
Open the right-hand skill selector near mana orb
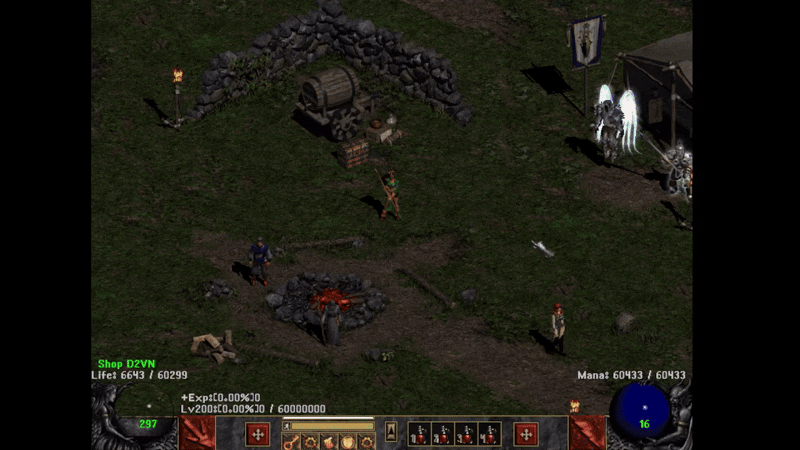(x=587, y=434)
